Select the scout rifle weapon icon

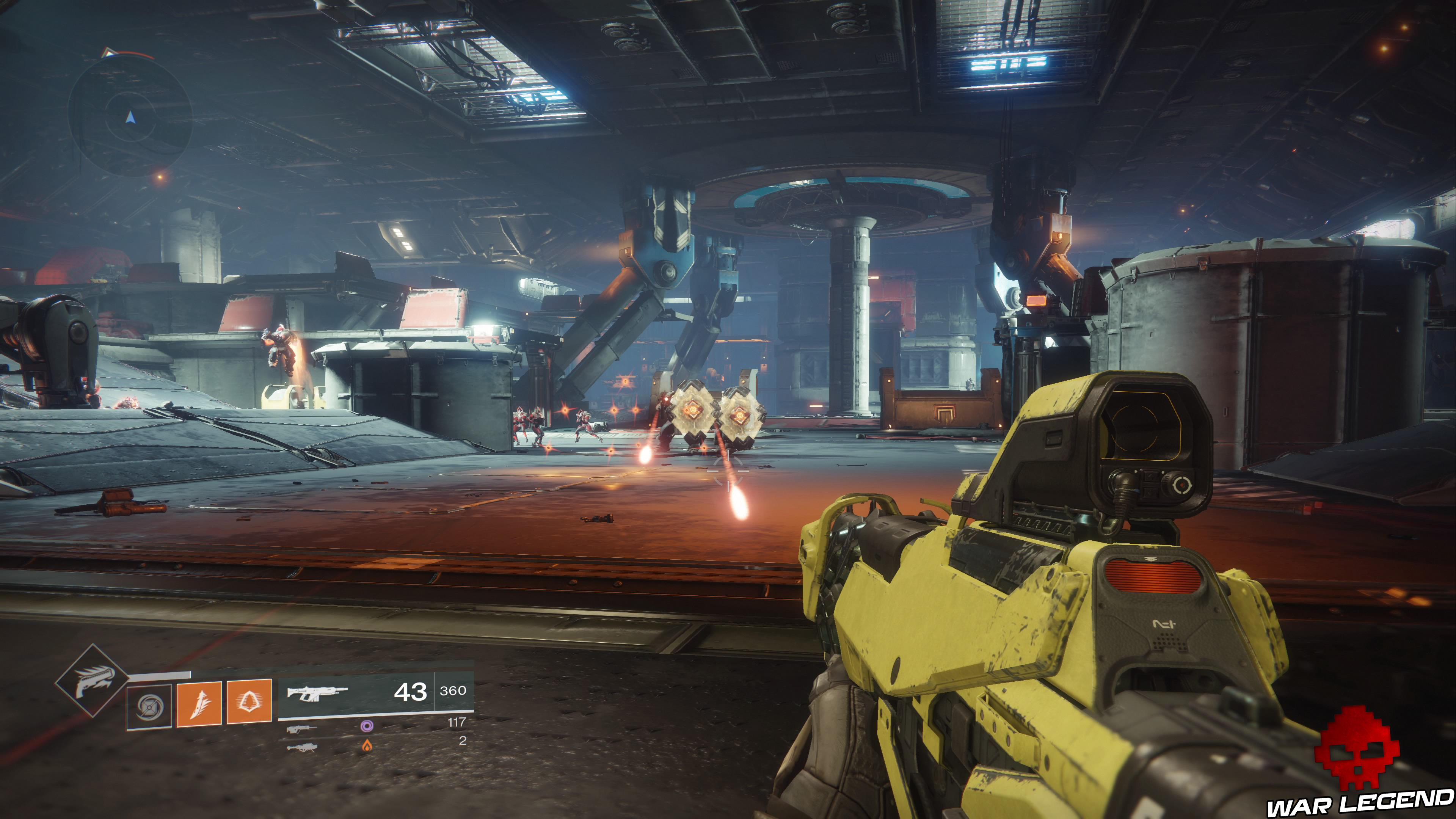tap(301, 730)
